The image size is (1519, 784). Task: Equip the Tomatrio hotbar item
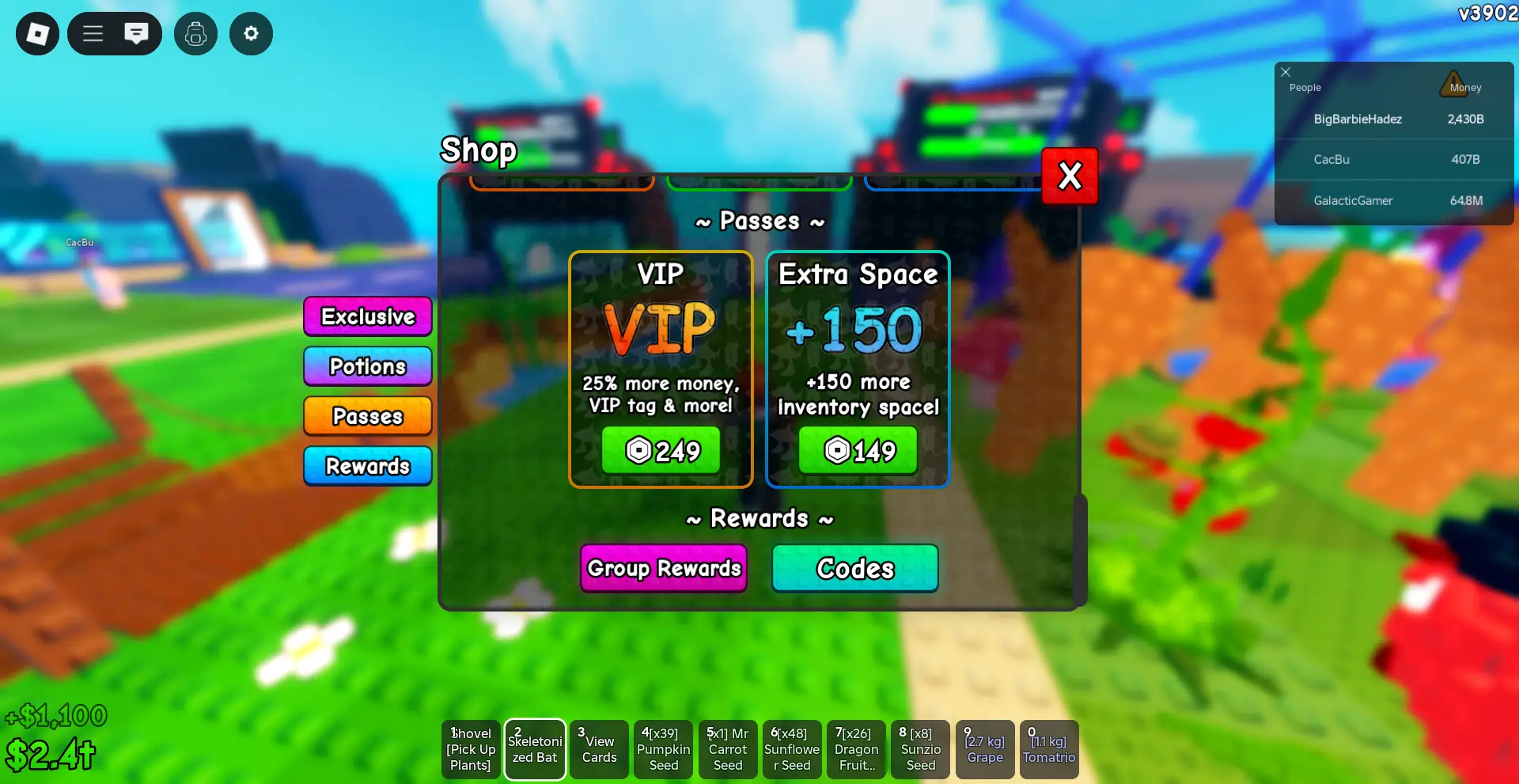pos(1049,749)
